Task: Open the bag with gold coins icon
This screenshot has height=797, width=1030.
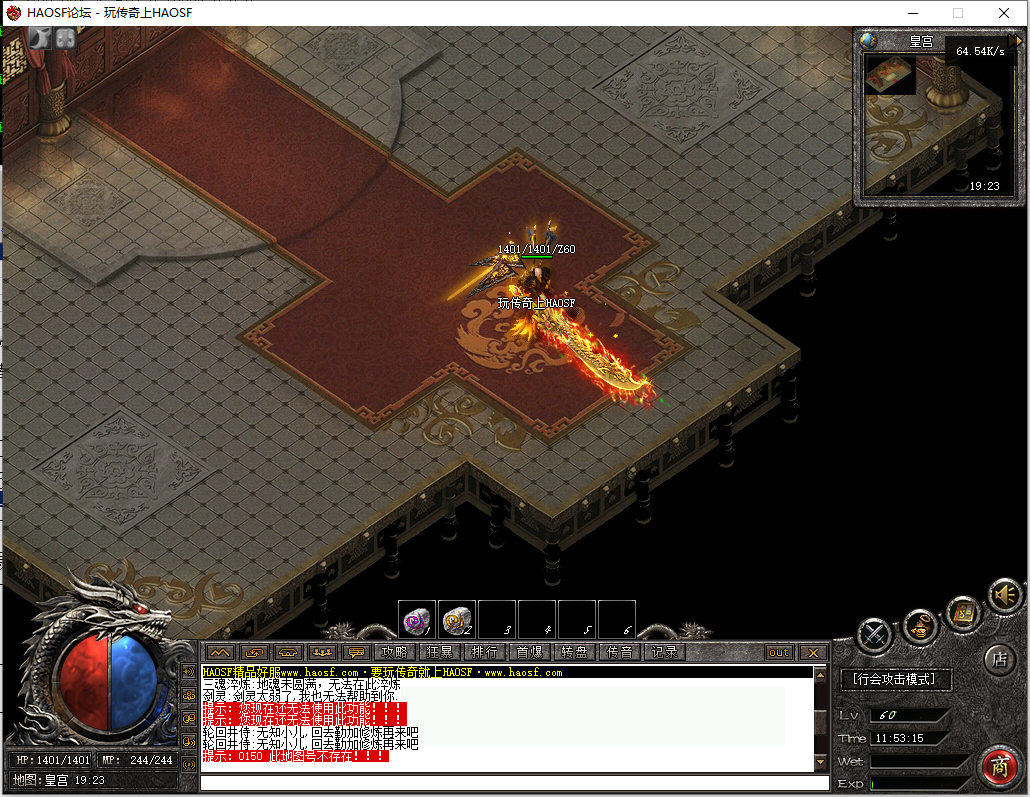Action: click(920, 627)
